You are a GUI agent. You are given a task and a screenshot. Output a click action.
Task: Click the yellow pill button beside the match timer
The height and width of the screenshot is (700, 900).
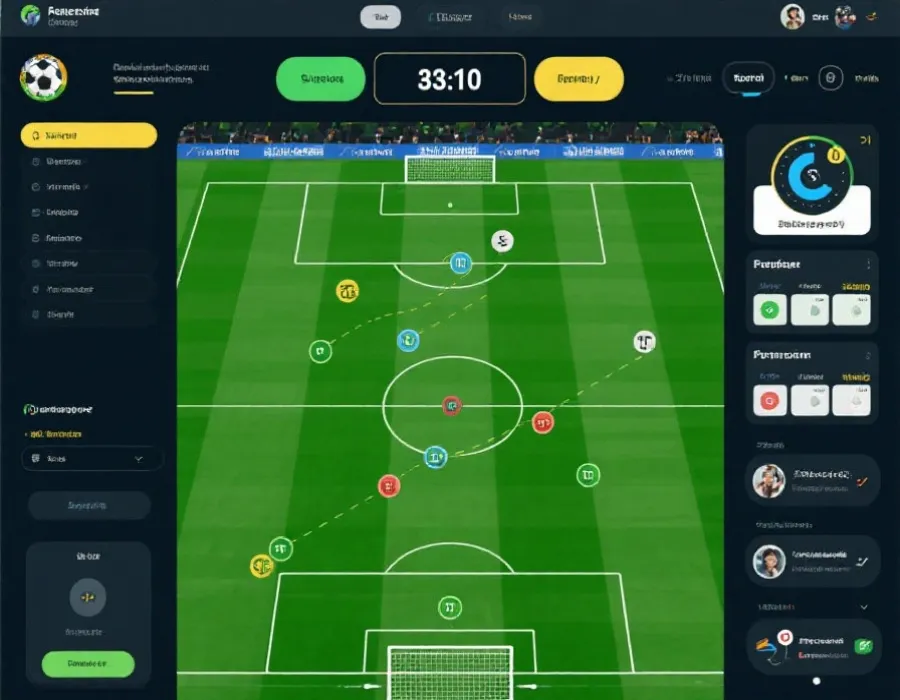pos(578,78)
